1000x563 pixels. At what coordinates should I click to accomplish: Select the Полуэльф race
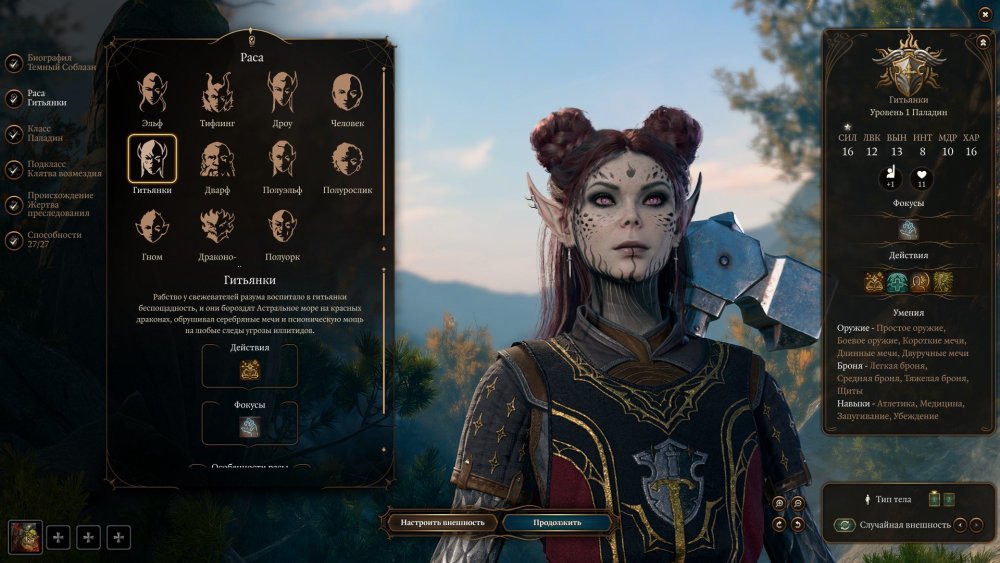(282, 158)
